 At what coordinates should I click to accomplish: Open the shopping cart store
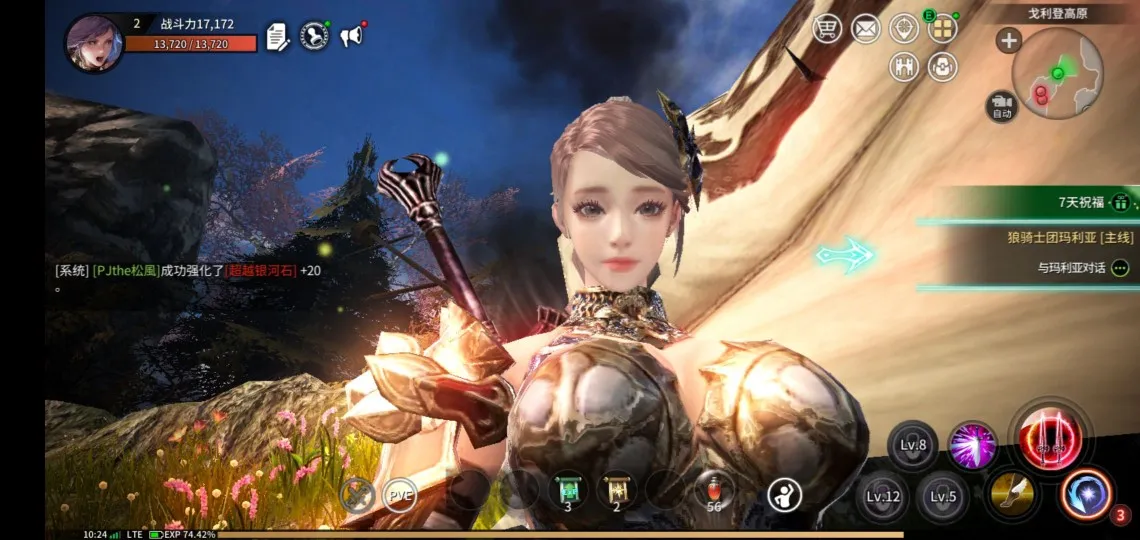(x=827, y=29)
